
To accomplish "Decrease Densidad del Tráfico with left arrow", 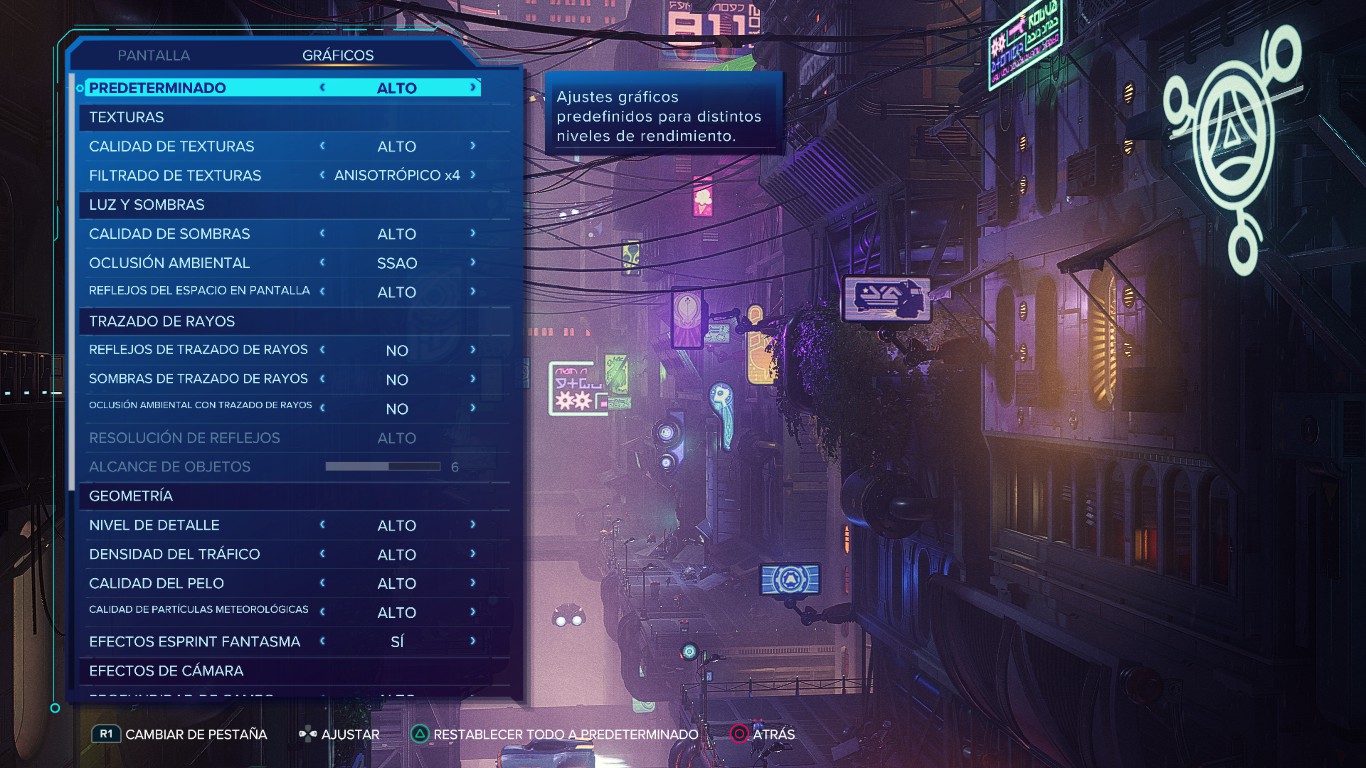I will click(322, 554).
